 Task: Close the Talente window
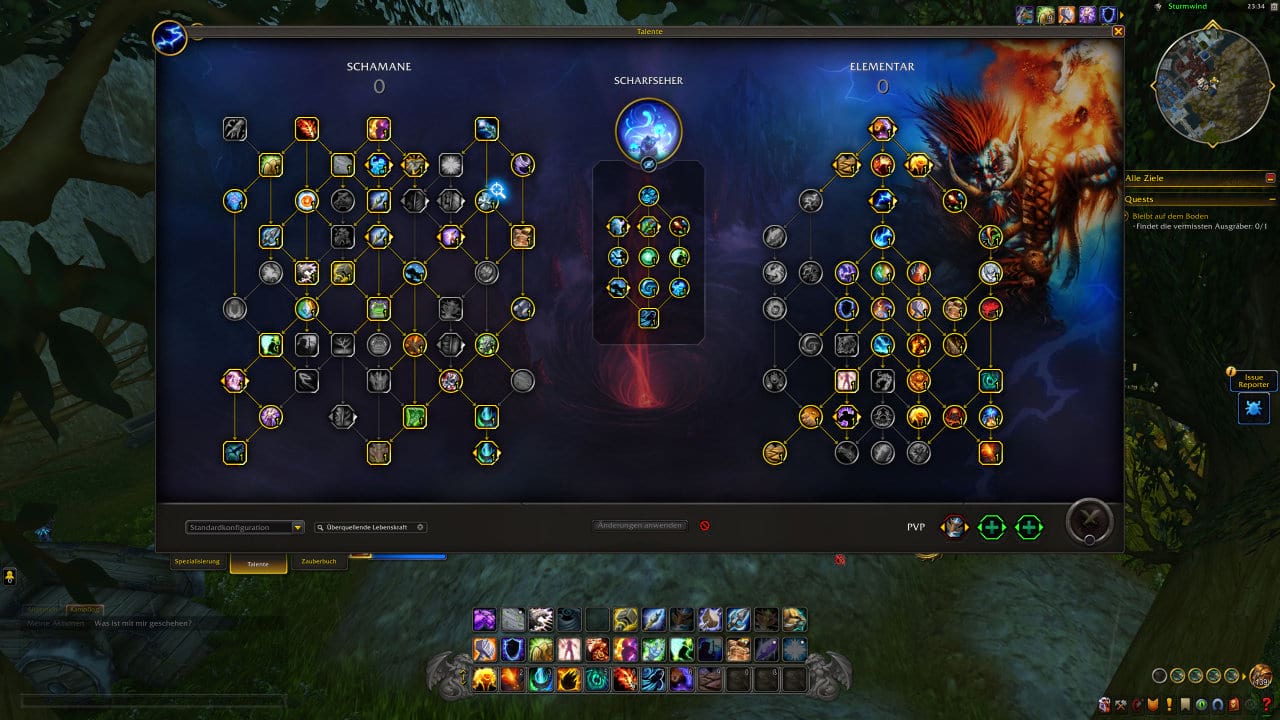(1118, 31)
